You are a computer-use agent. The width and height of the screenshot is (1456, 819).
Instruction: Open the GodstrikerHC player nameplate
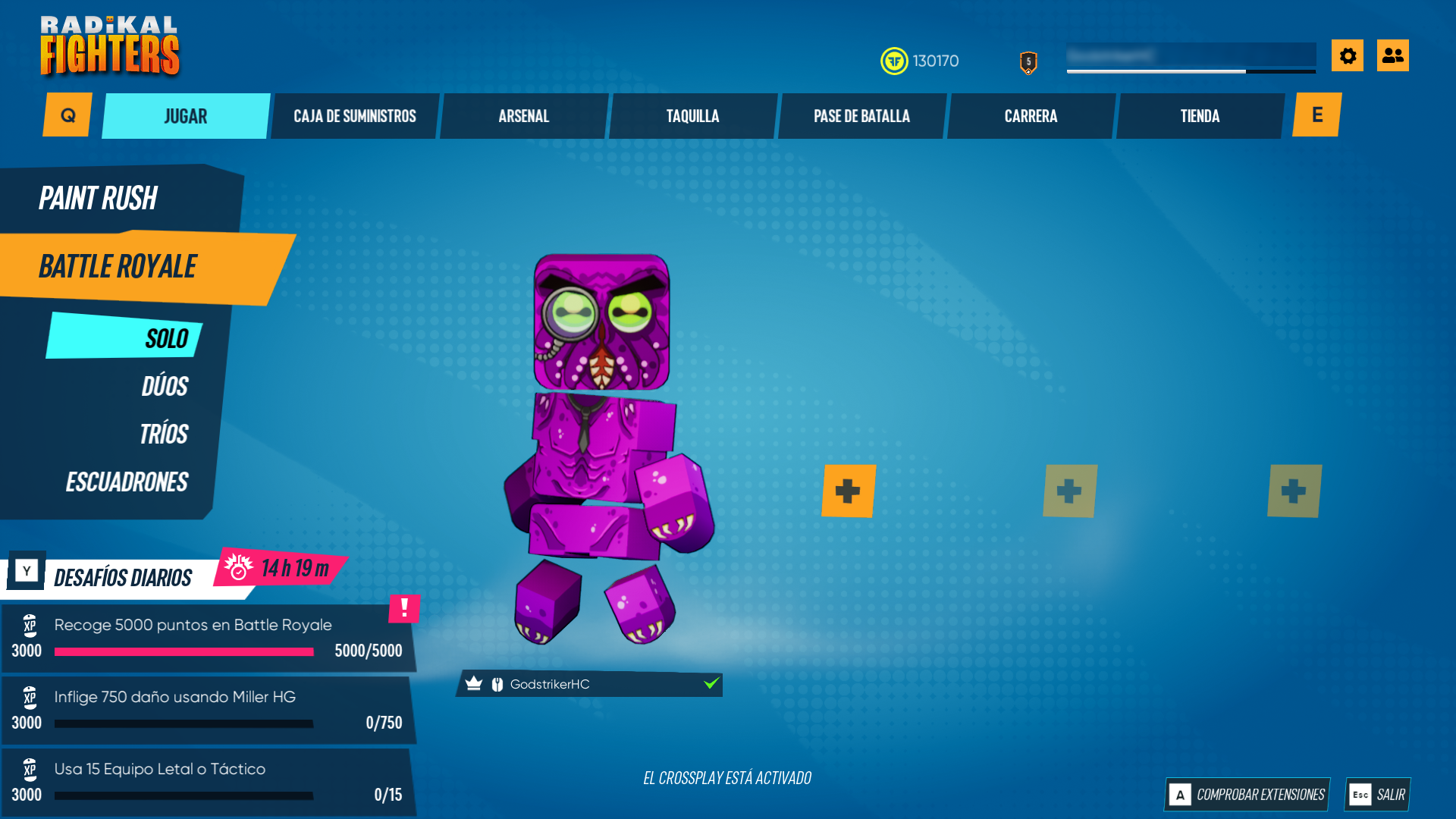pos(588,684)
